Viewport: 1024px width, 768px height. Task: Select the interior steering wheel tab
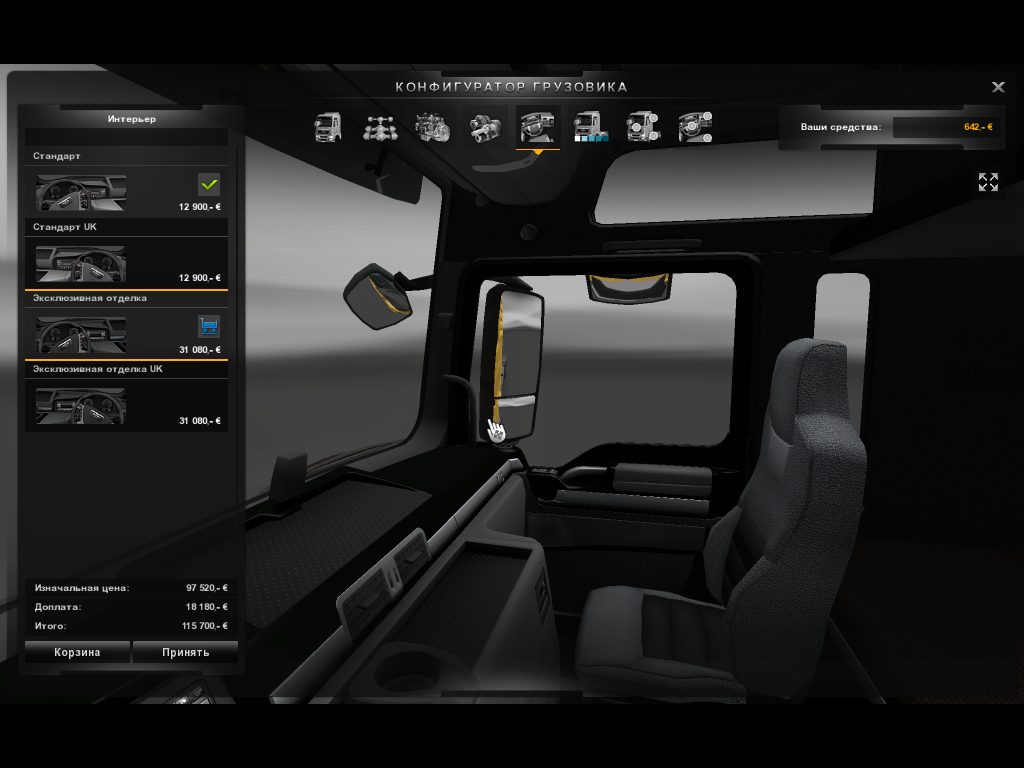point(537,127)
